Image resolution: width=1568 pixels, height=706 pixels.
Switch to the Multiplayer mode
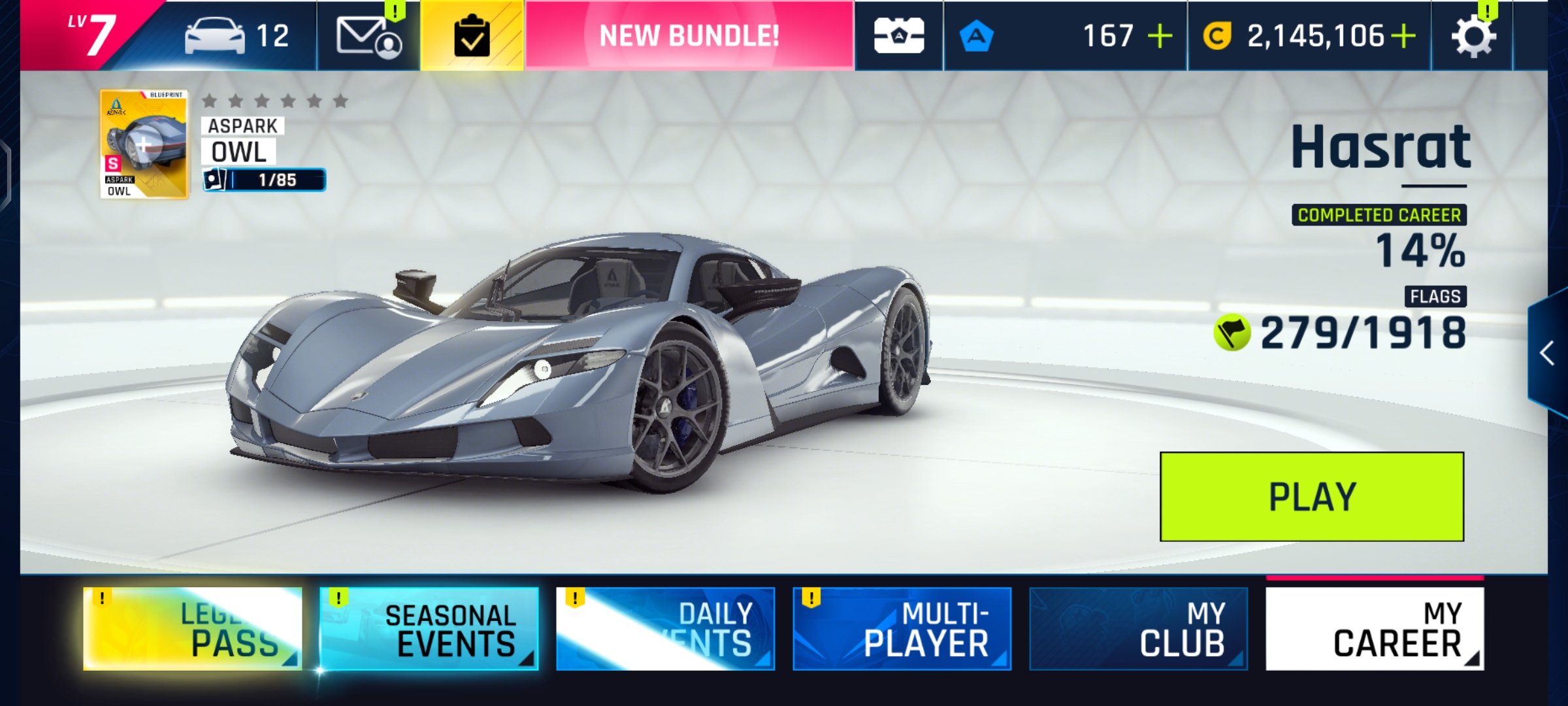(902, 629)
